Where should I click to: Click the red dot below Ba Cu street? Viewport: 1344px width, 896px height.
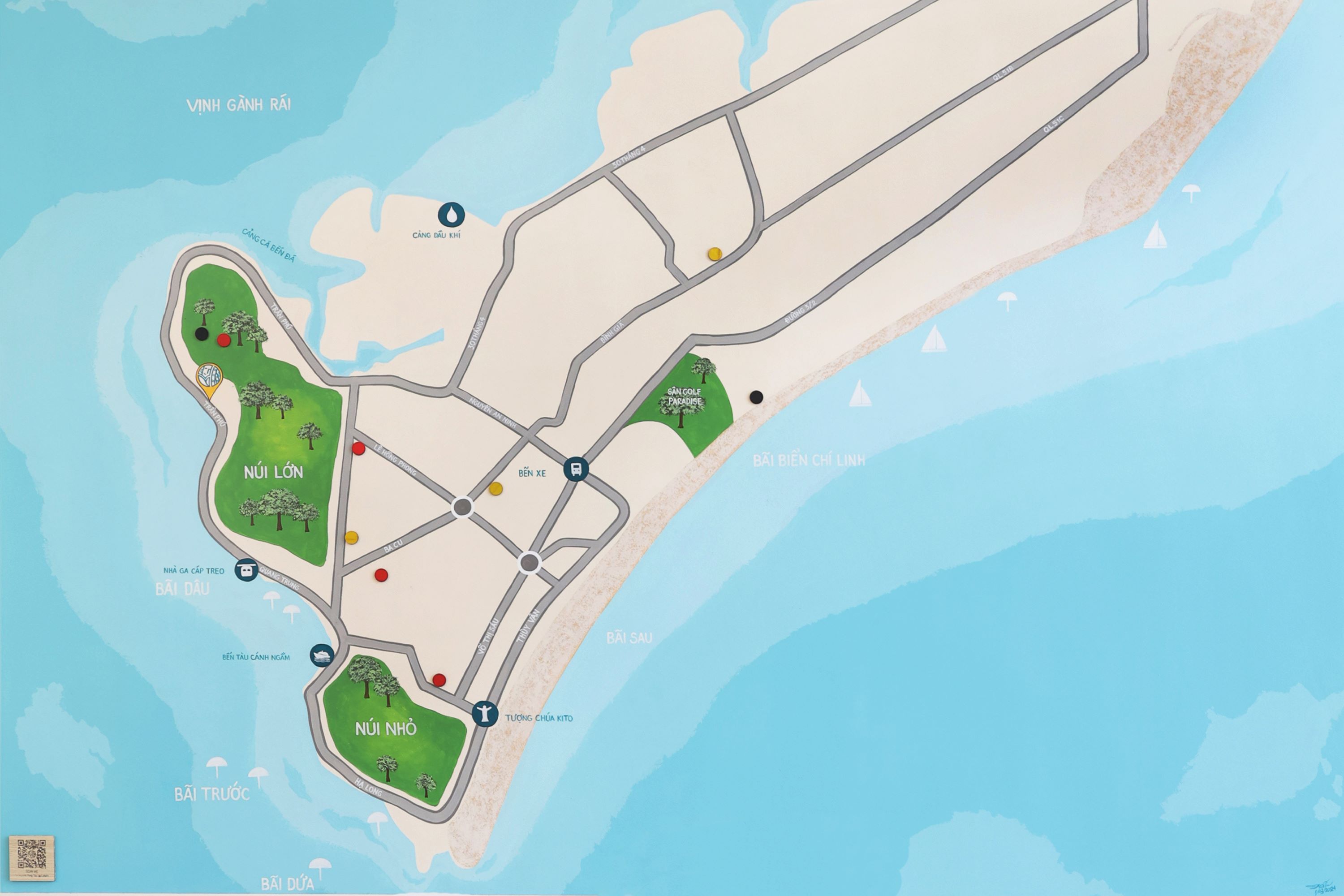coord(381,574)
